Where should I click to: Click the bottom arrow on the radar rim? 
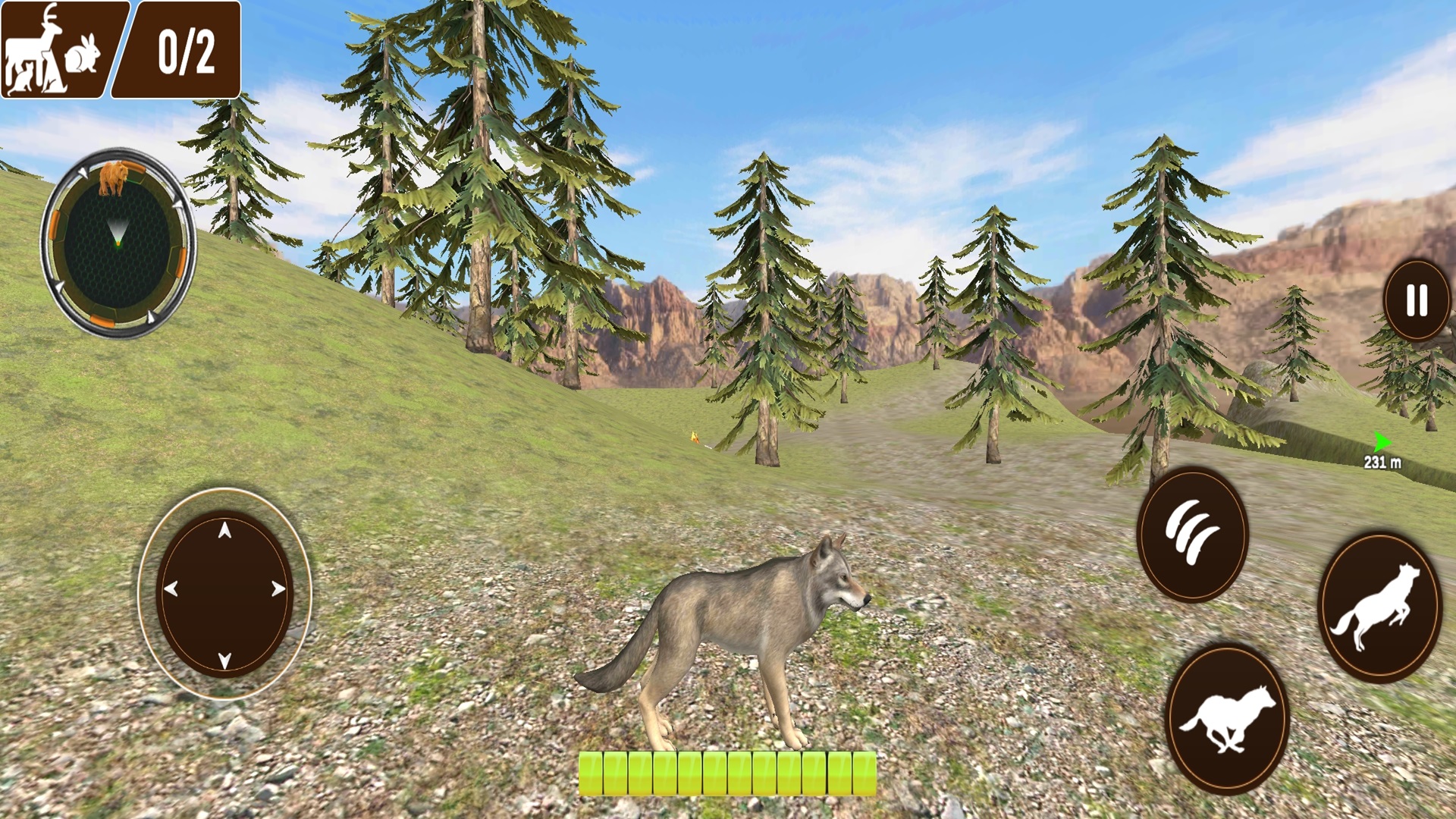coord(151,315)
